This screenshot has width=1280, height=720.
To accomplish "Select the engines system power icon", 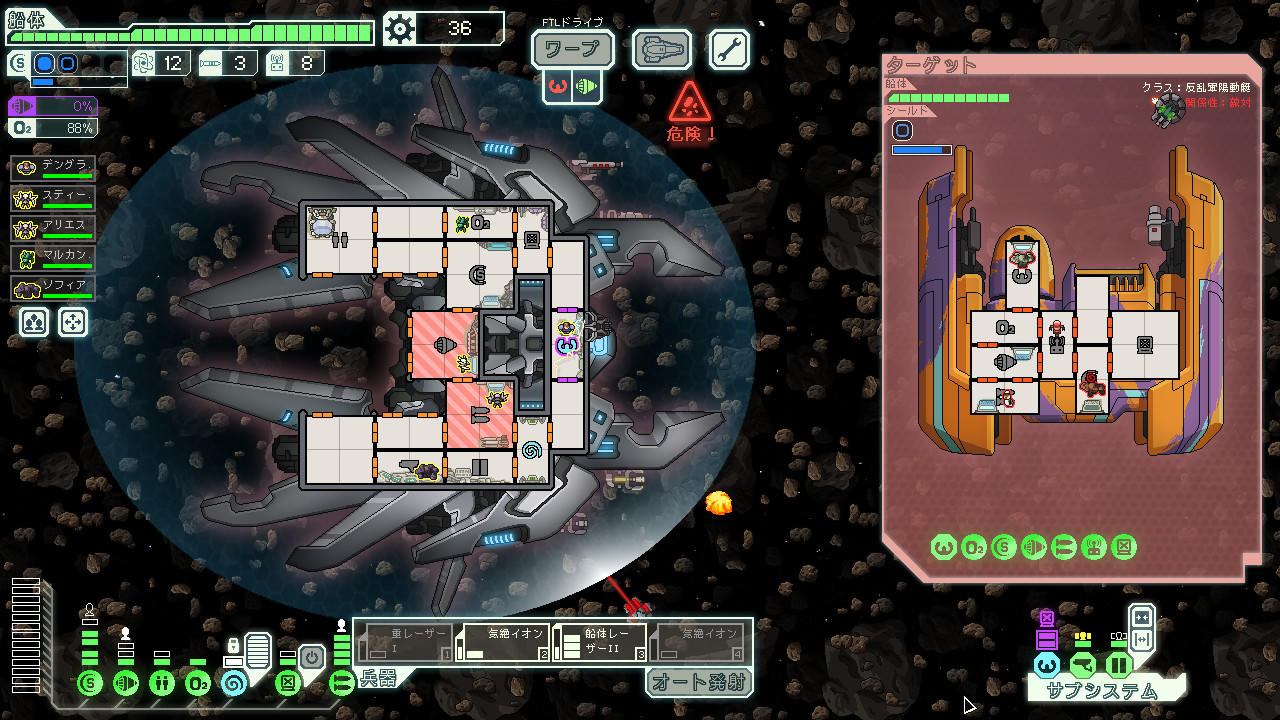I will click(126, 683).
